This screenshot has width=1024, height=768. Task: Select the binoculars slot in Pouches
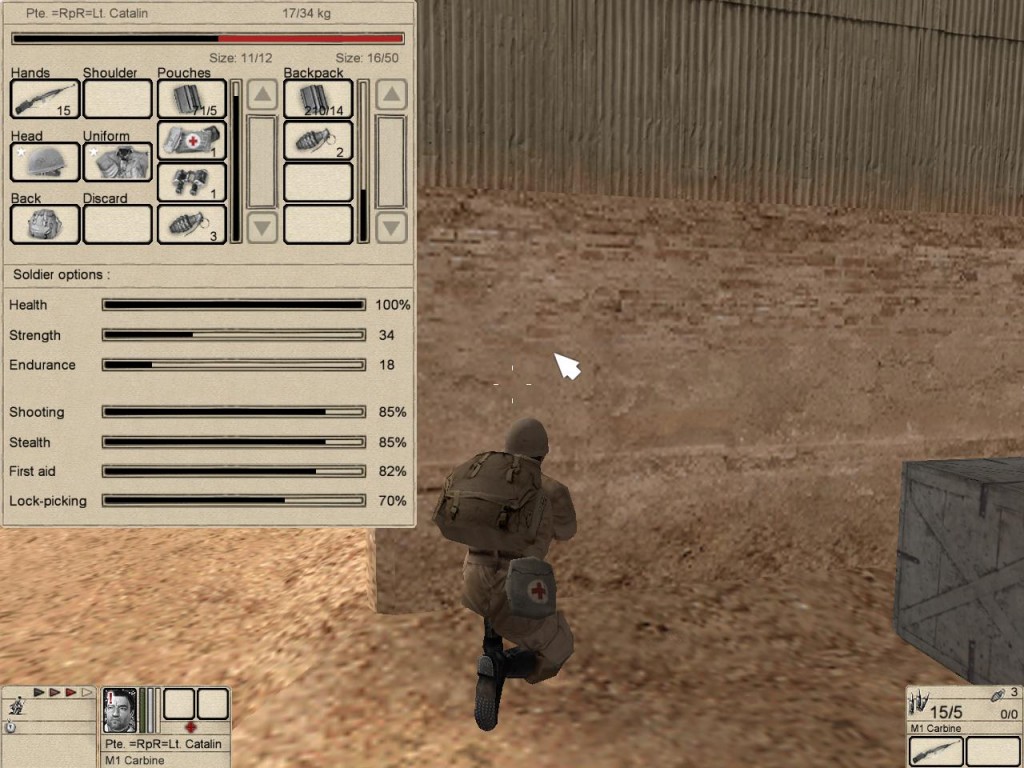(x=191, y=183)
